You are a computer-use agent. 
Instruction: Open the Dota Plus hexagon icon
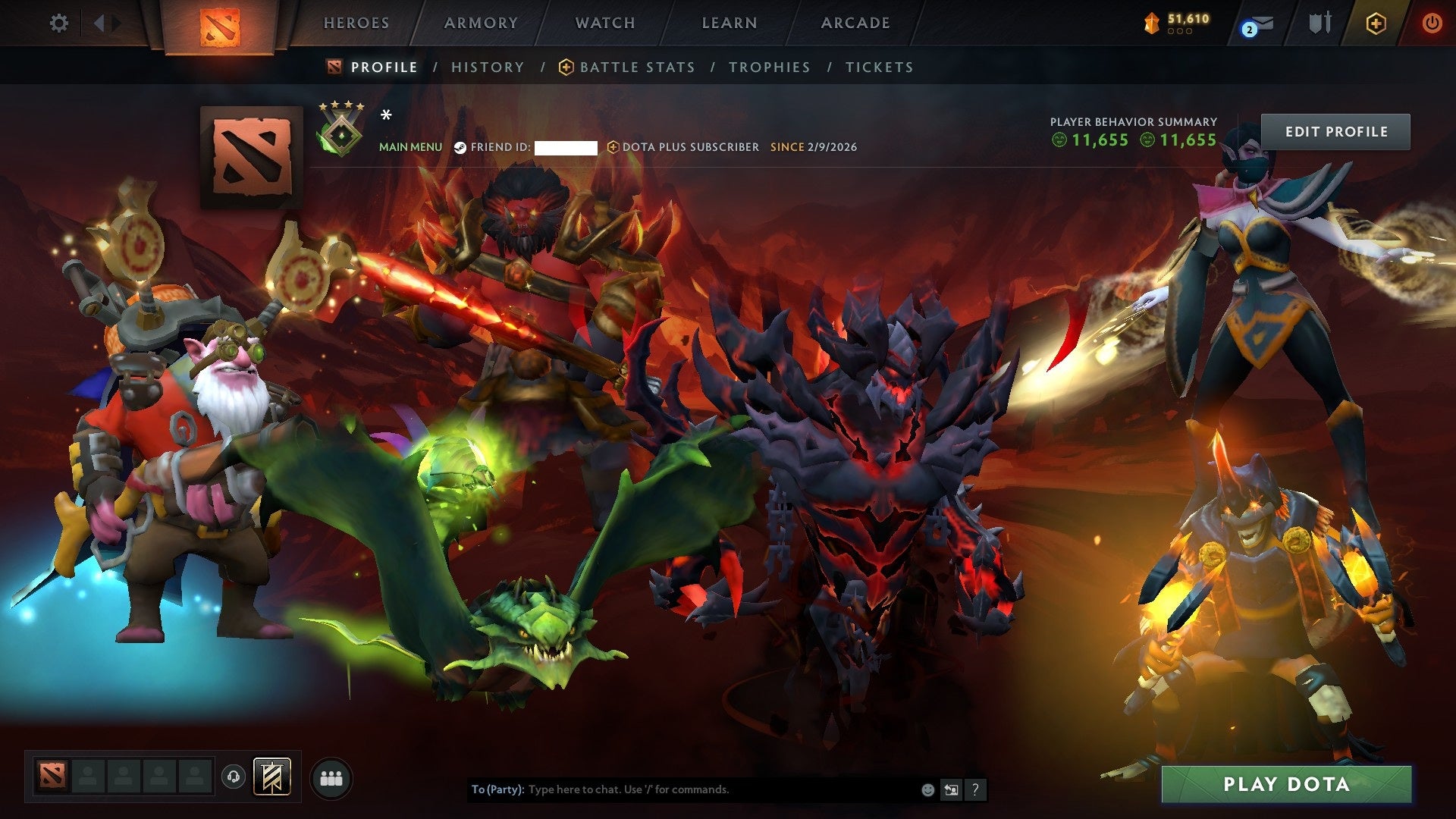point(1376,24)
